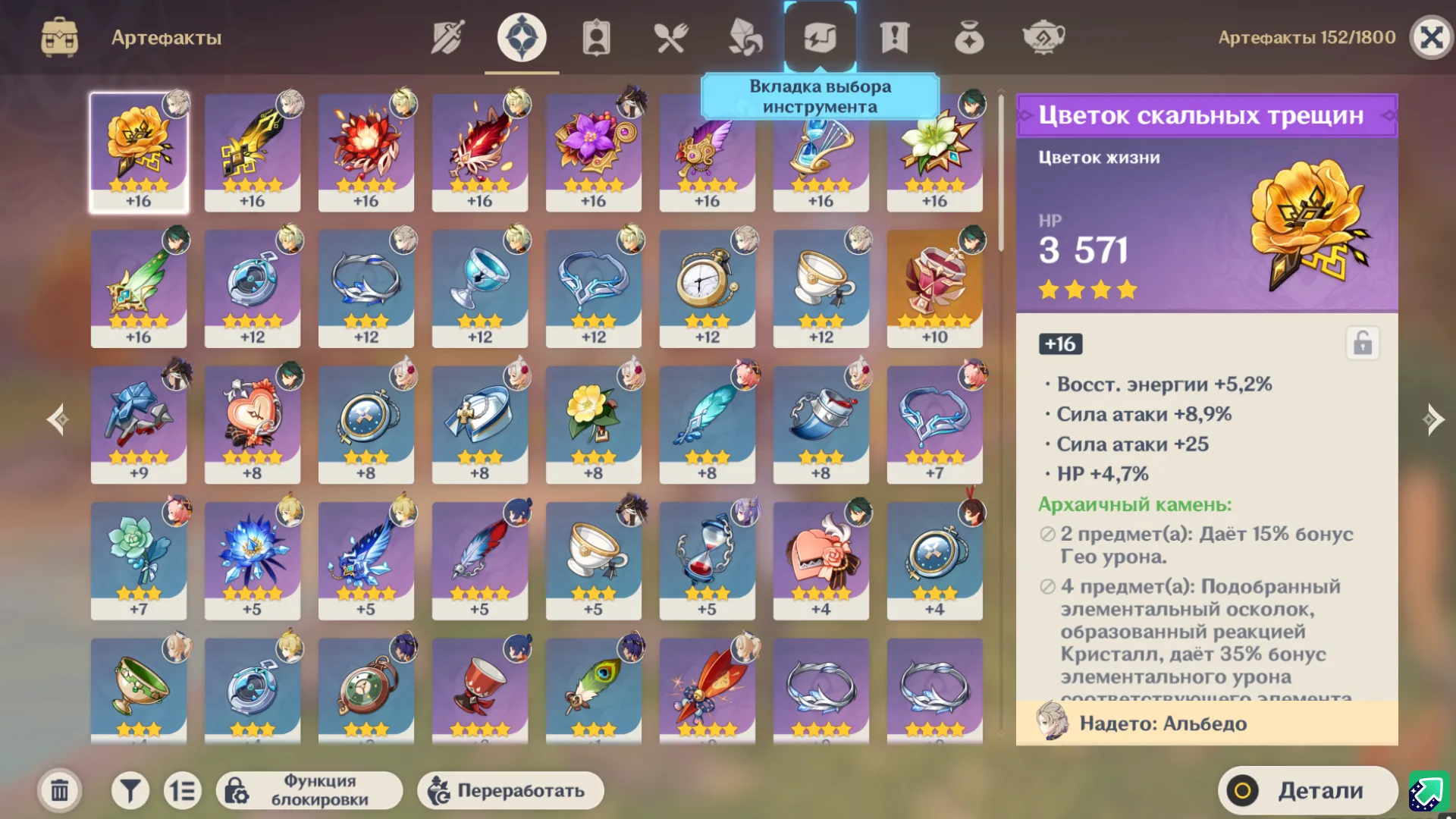Open the quest items tab

(896, 36)
